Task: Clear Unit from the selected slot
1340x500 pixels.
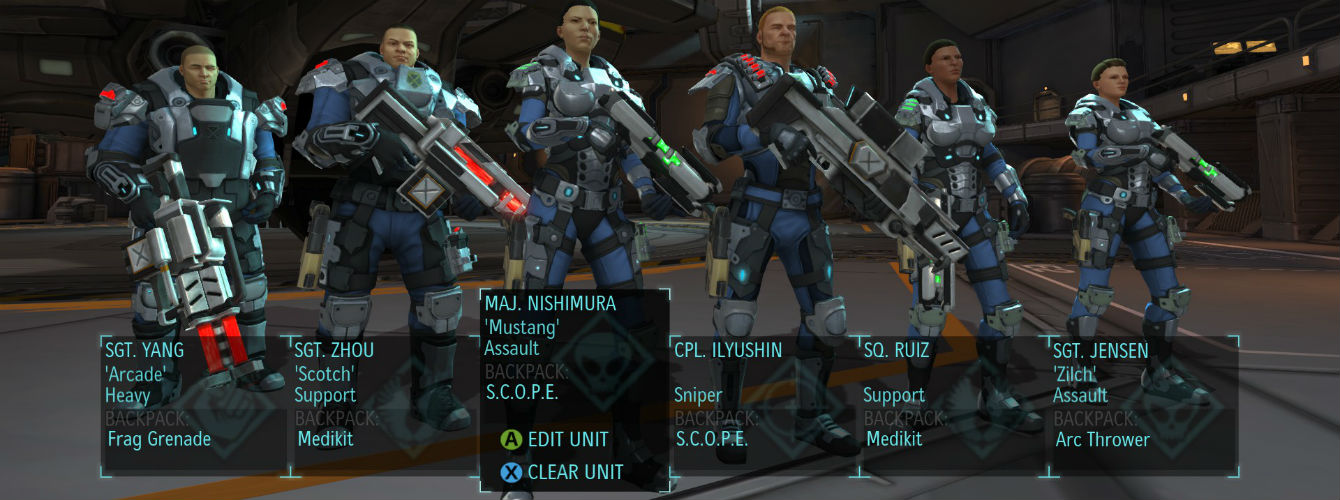Action: [x=573, y=472]
